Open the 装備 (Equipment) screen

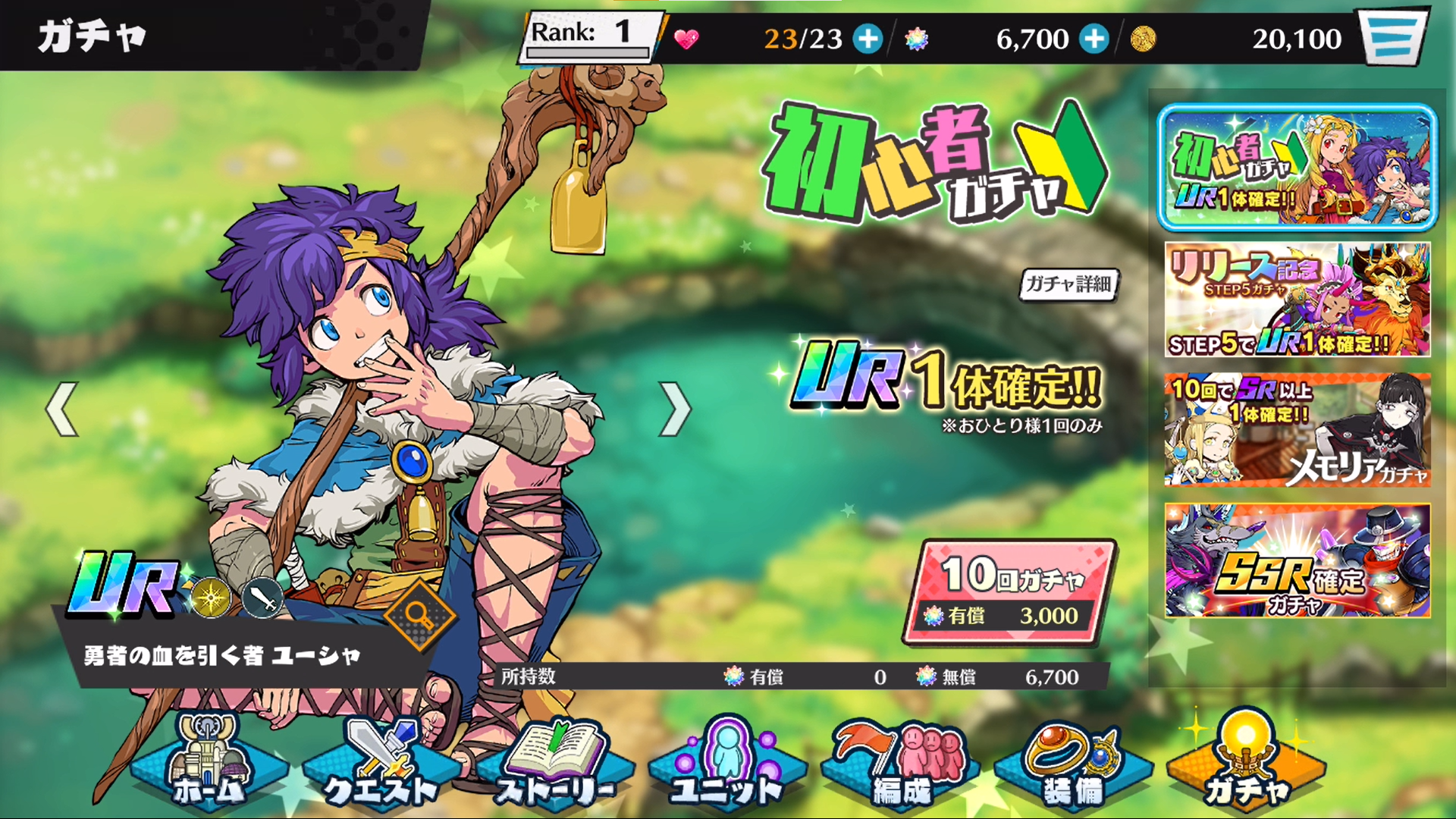(1072, 766)
